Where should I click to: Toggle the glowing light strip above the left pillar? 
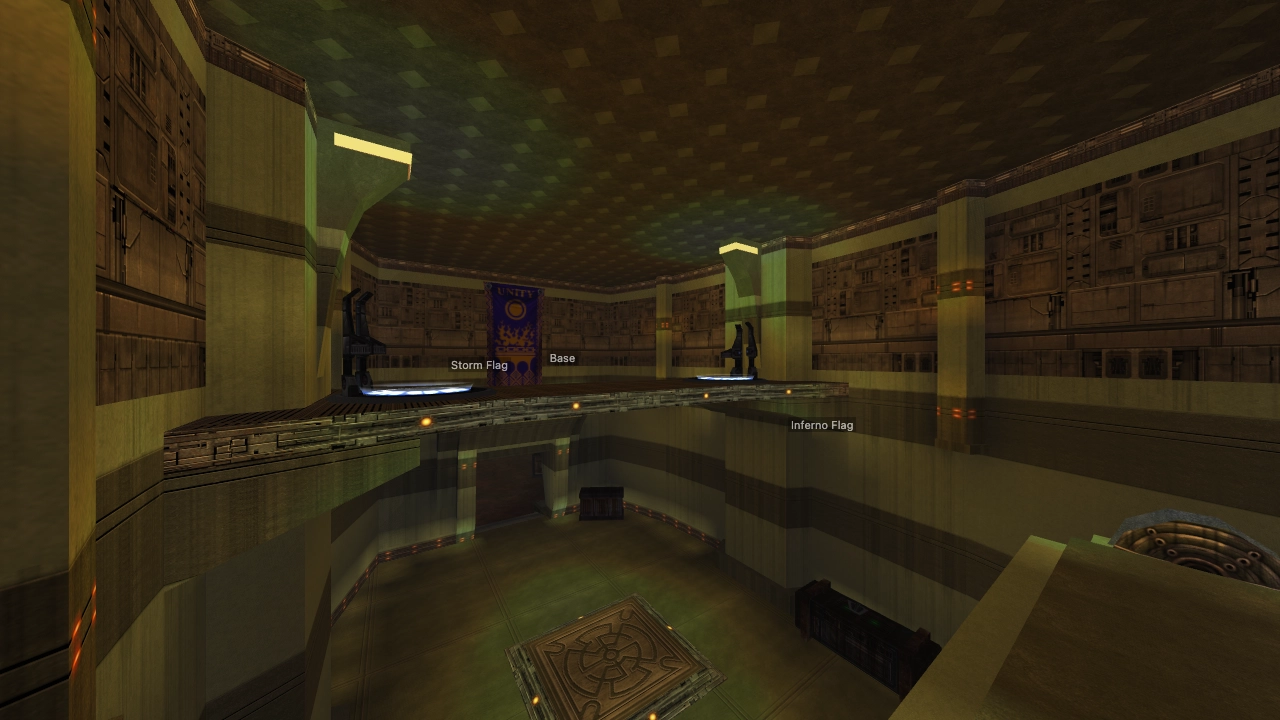(370, 145)
